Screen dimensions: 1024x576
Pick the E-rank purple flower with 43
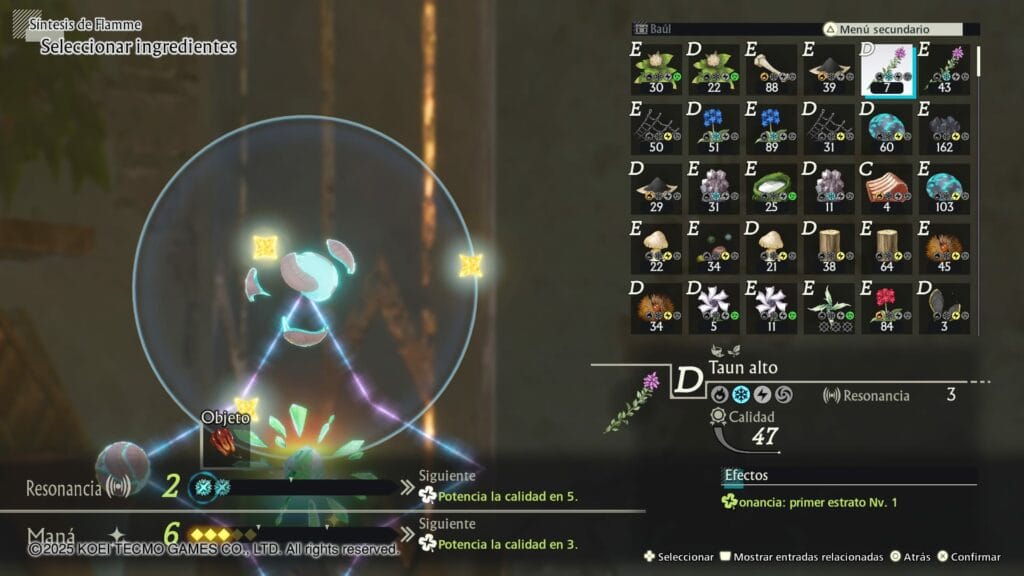pyautogui.click(x=945, y=70)
